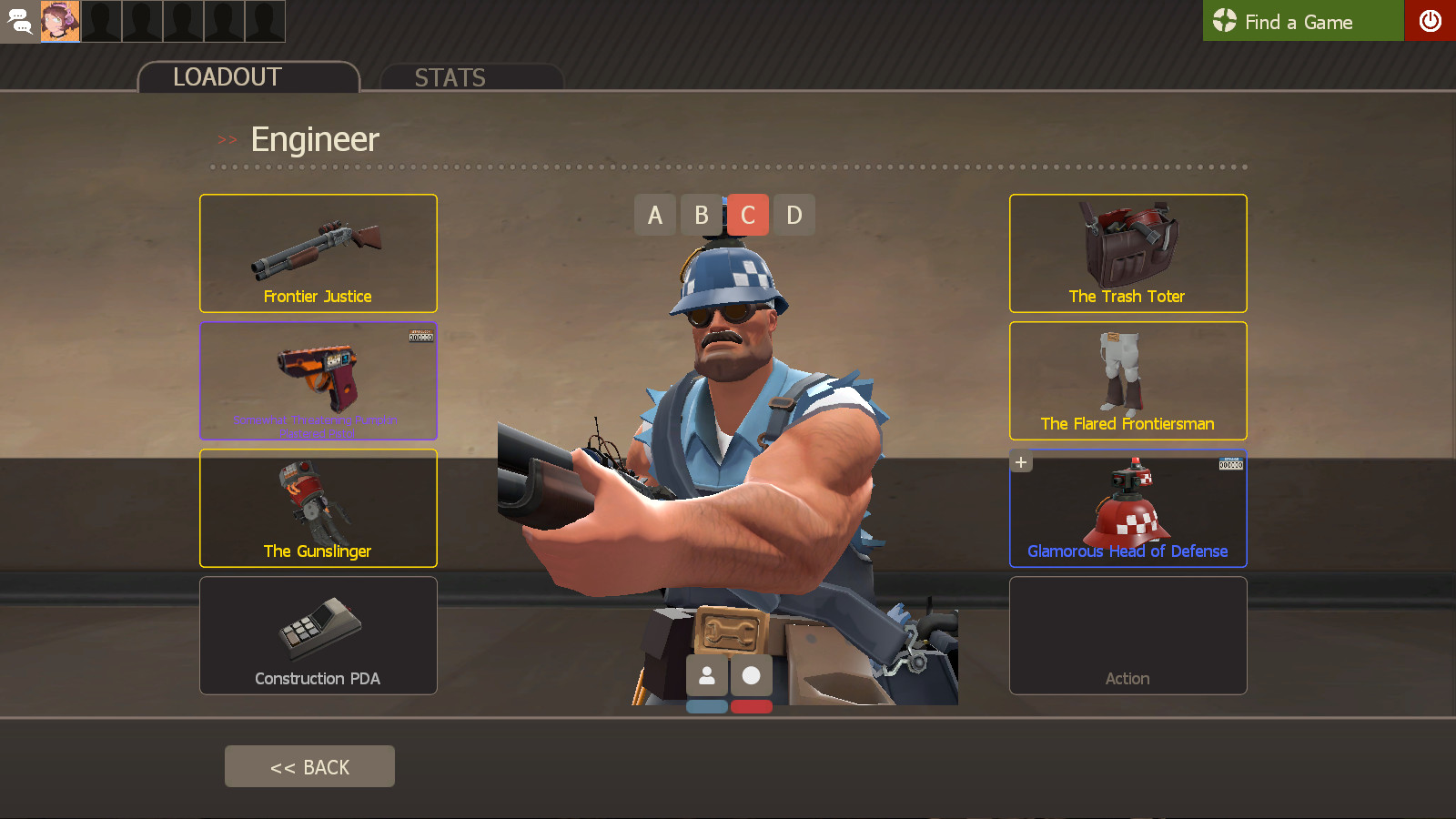Open the chat speech bubbles icon

[x=18, y=21]
